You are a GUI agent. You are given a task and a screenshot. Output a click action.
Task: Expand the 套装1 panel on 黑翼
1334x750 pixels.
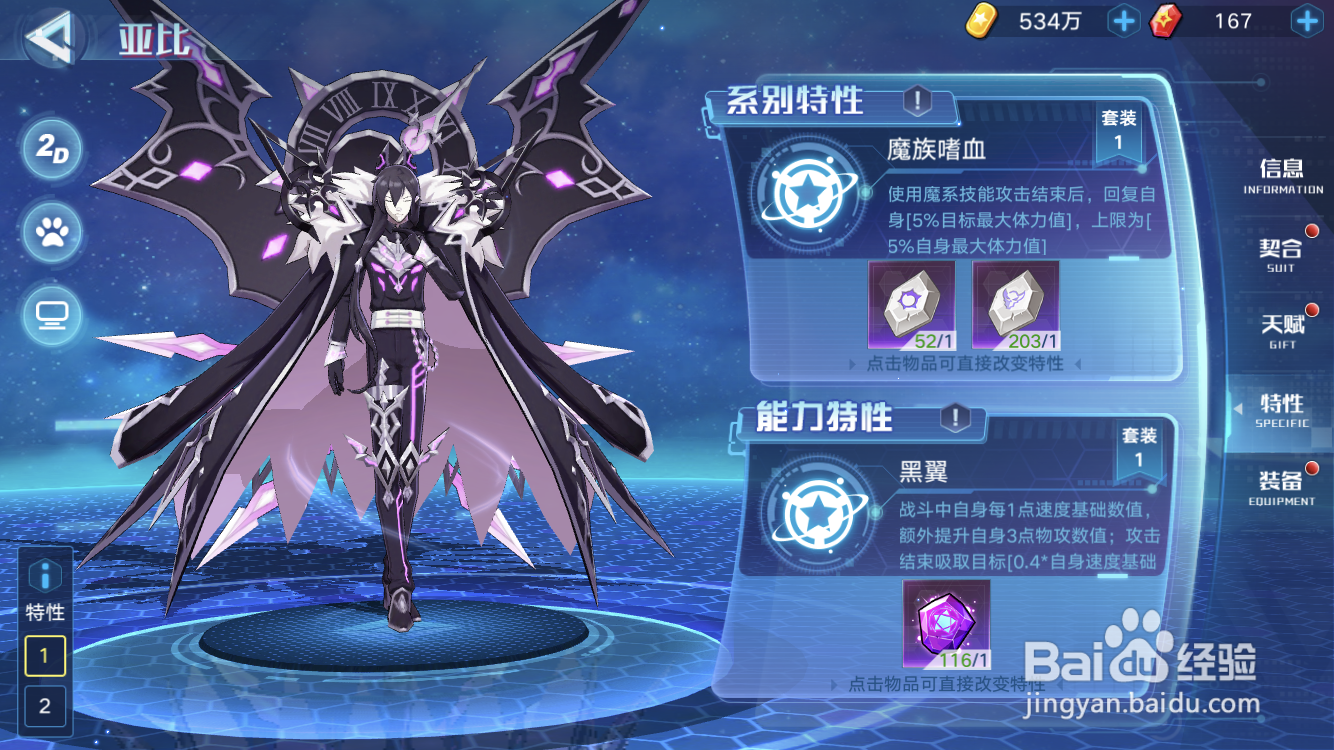(x=1139, y=450)
